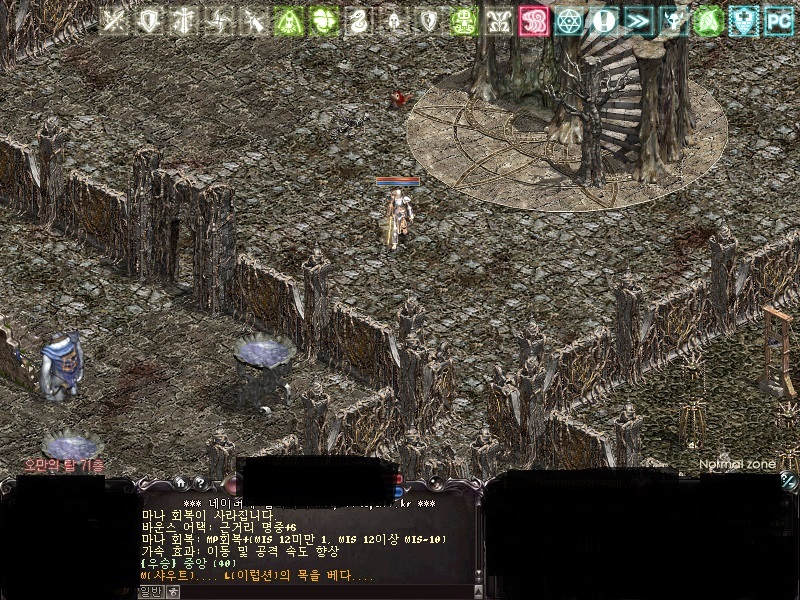This screenshot has width=800, height=600.
Task: Activate the double arrow haste icon
Action: tap(638, 21)
